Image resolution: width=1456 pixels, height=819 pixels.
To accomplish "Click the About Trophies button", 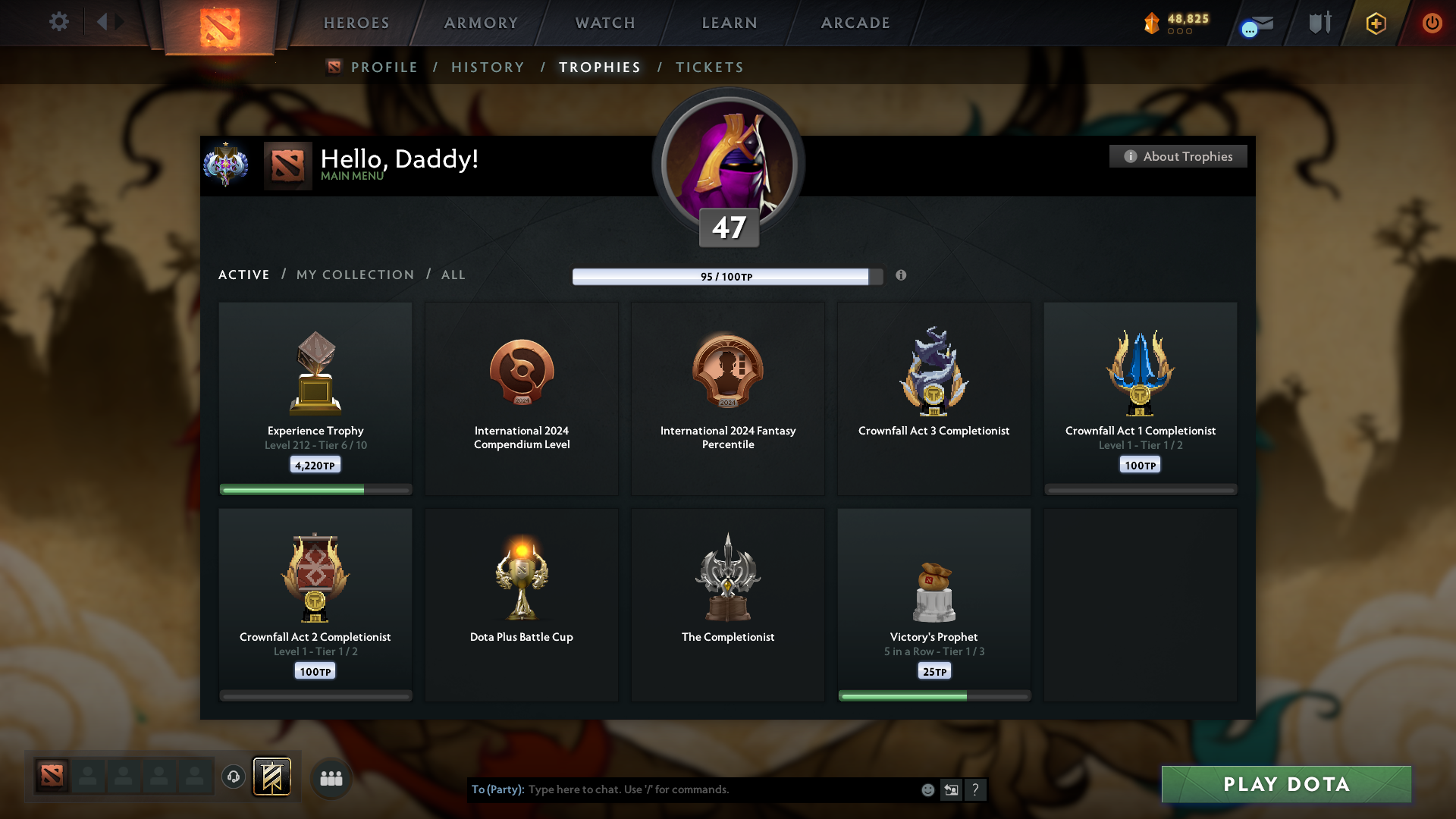I will coord(1178,156).
